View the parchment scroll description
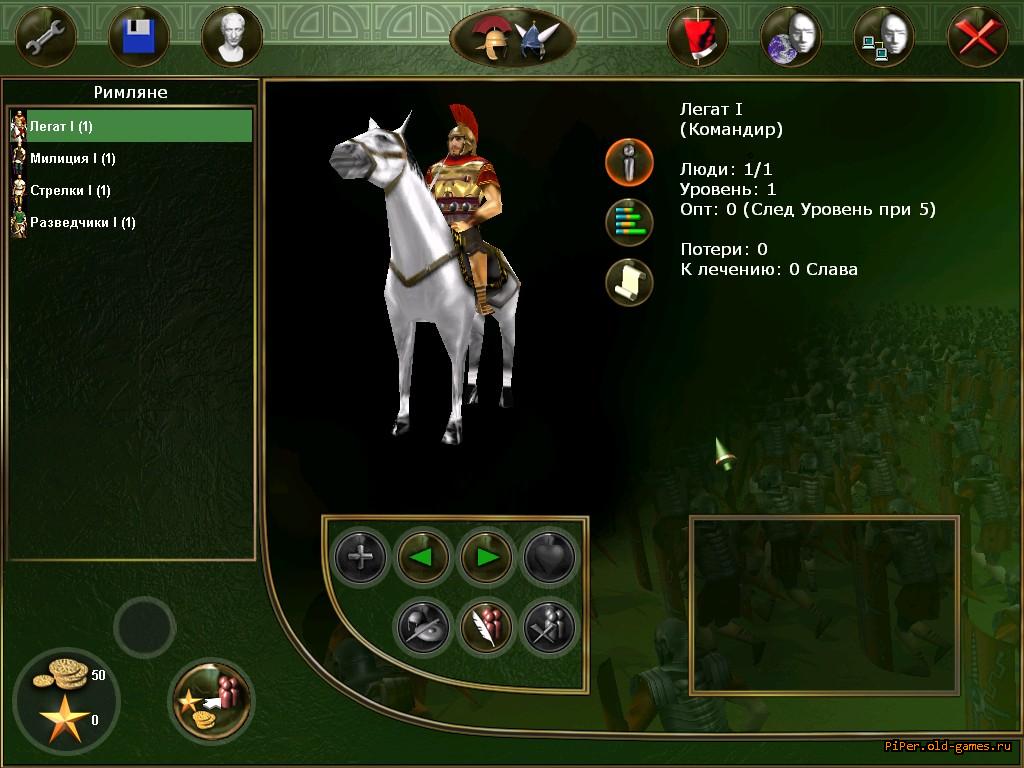1024x768 pixels. 629,282
